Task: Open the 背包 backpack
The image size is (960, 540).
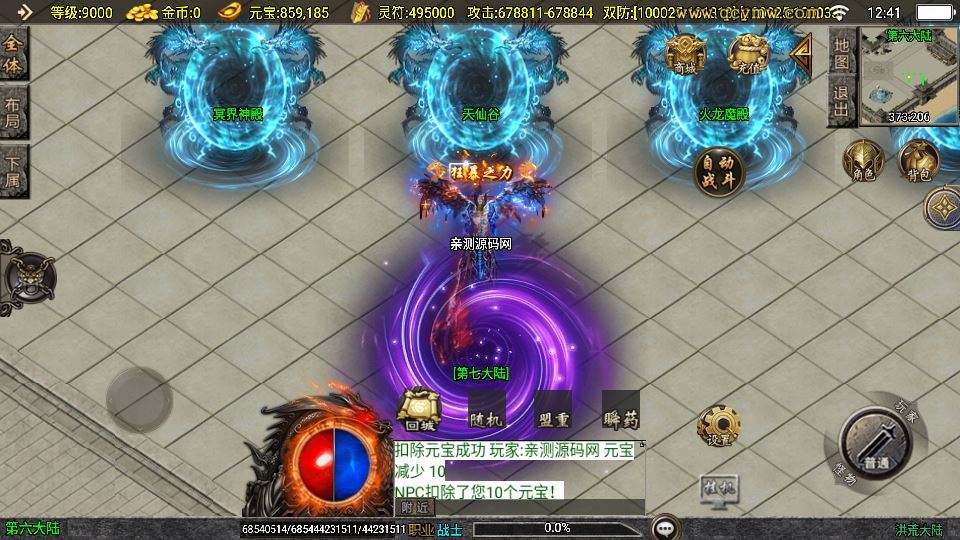Action: (x=917, y=162)
